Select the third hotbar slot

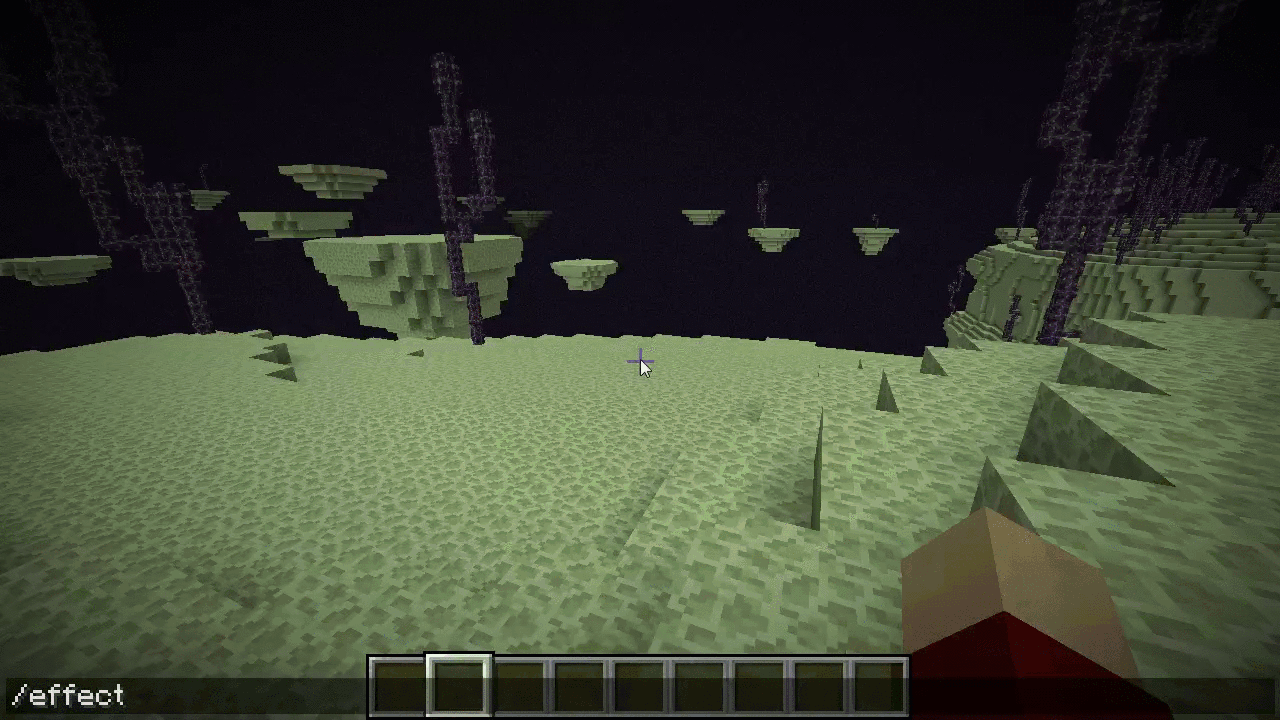(x=518, y=685)
